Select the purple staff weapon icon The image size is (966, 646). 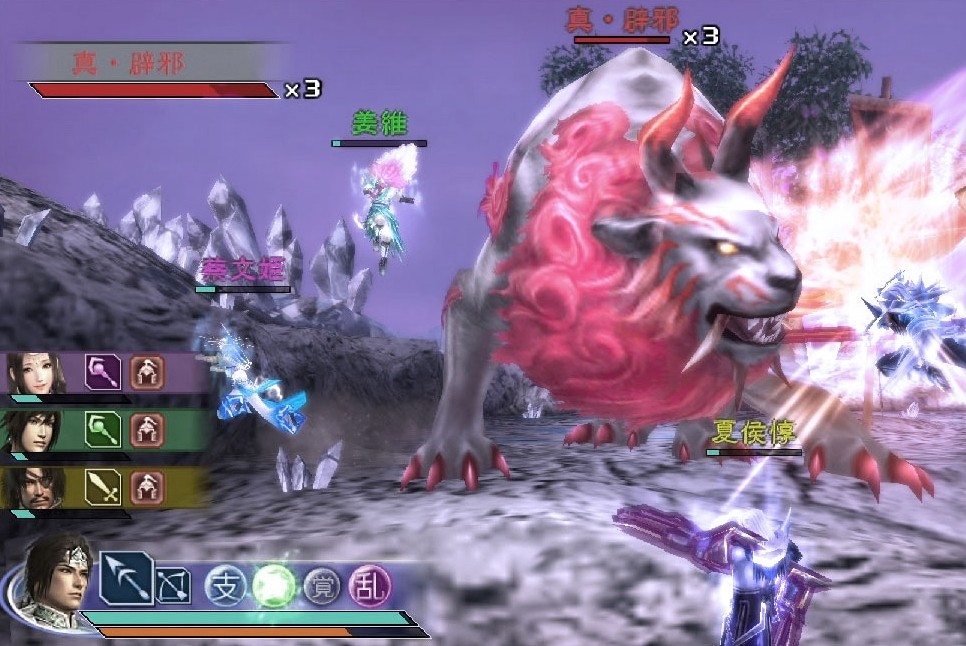[102, 373]
